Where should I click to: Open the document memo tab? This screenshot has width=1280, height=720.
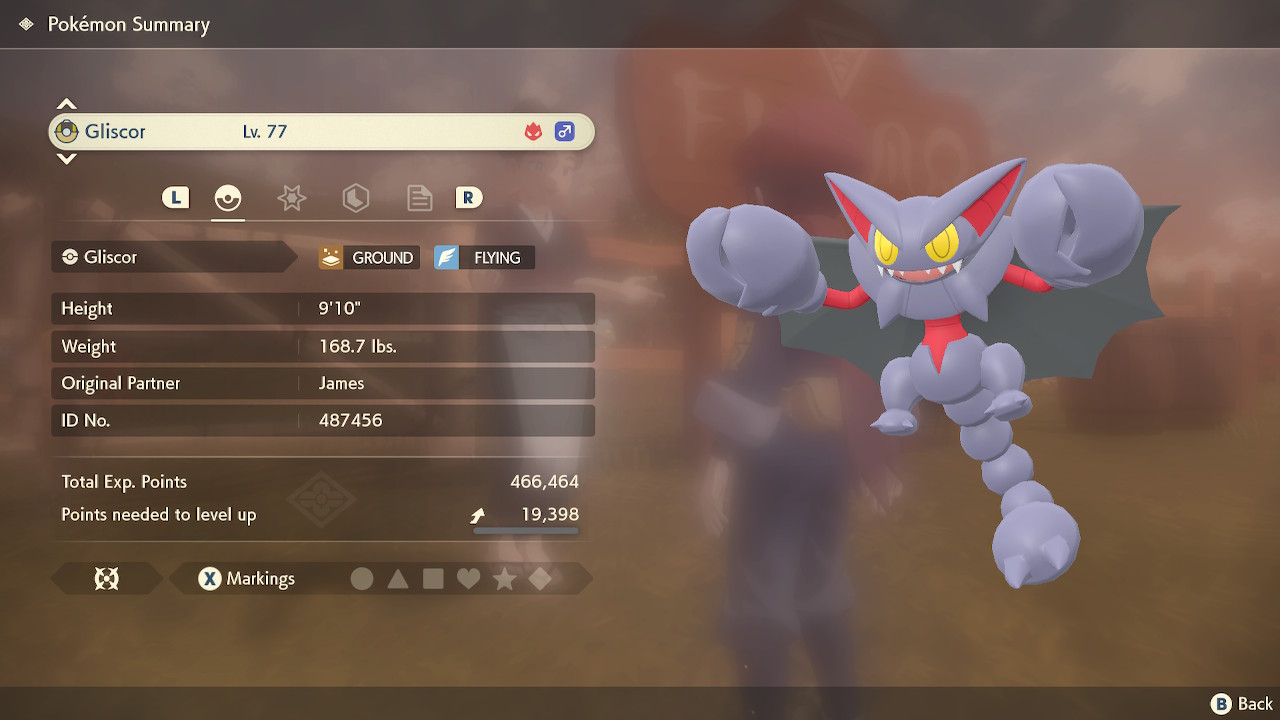click(x=419, y=198)
